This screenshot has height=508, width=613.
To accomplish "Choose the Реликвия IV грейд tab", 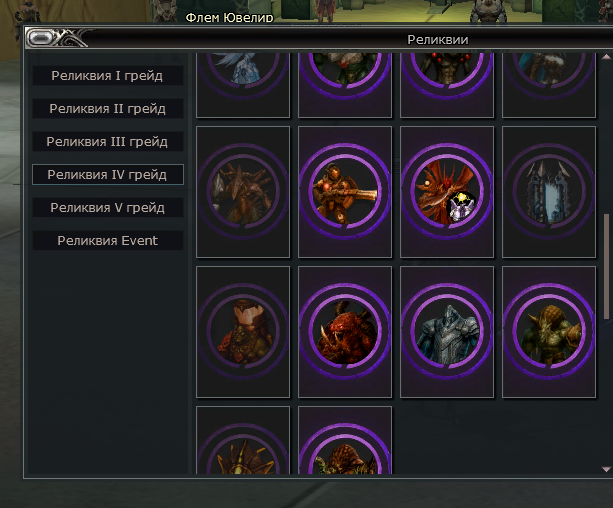I will pyautogui.click(x=107, y=175).
